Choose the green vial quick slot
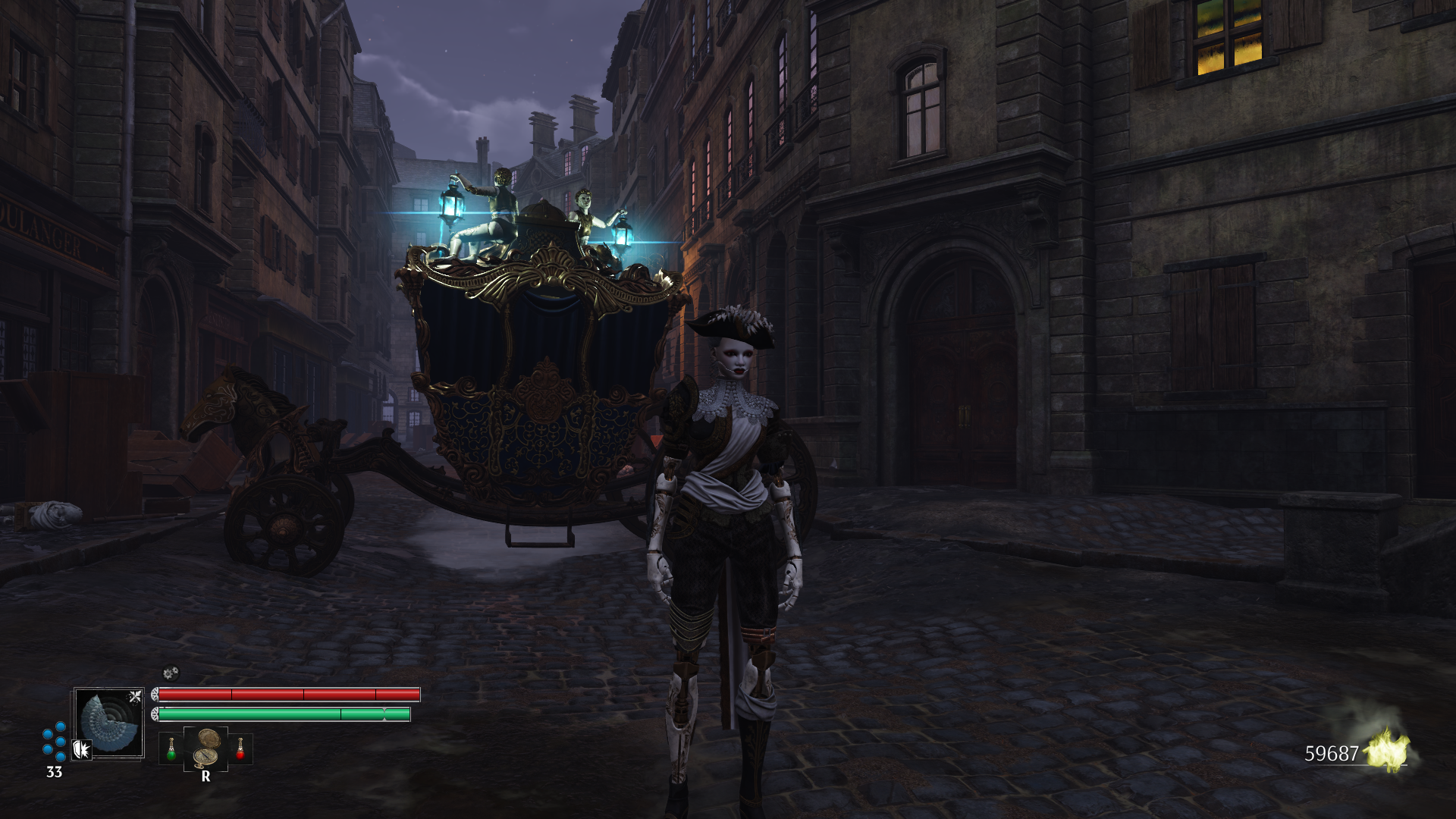Image resolution: width=1456 pixels, height=819 pixels. point(171,749)
